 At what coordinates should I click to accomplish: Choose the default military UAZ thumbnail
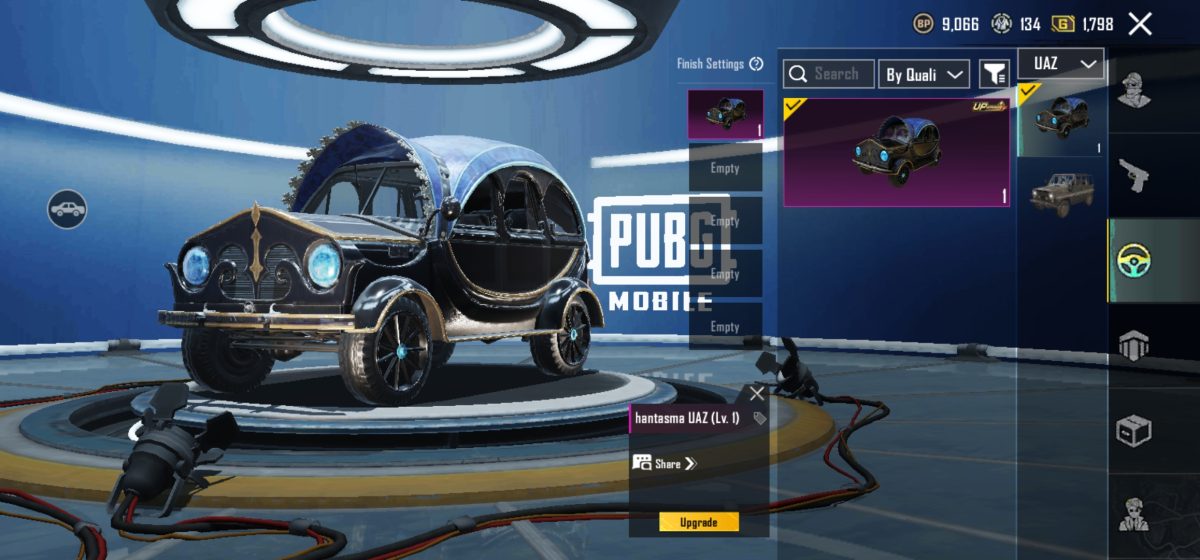(x=1061, y=192)
